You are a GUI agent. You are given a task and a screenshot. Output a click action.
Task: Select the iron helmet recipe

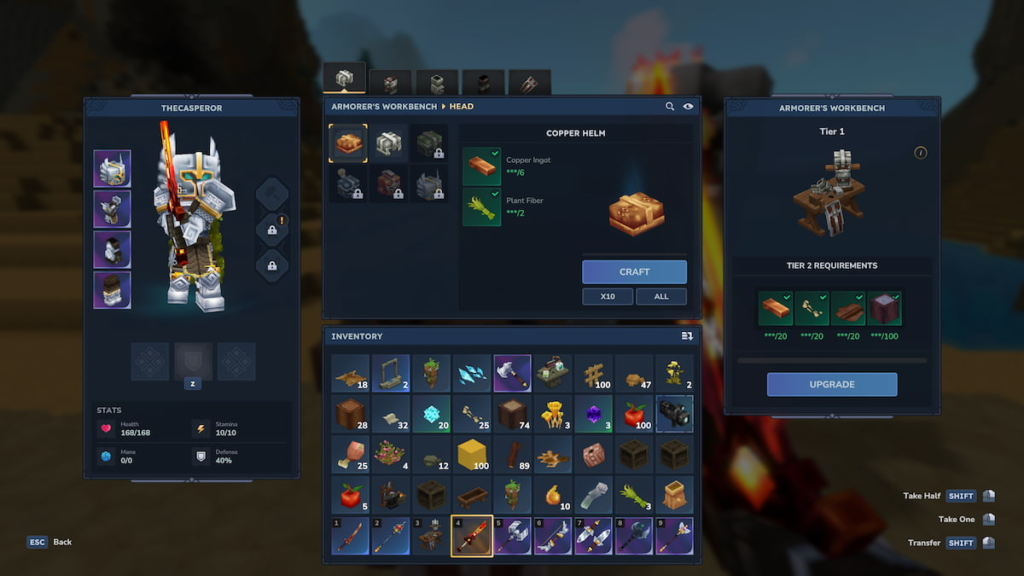coord(389,144)
